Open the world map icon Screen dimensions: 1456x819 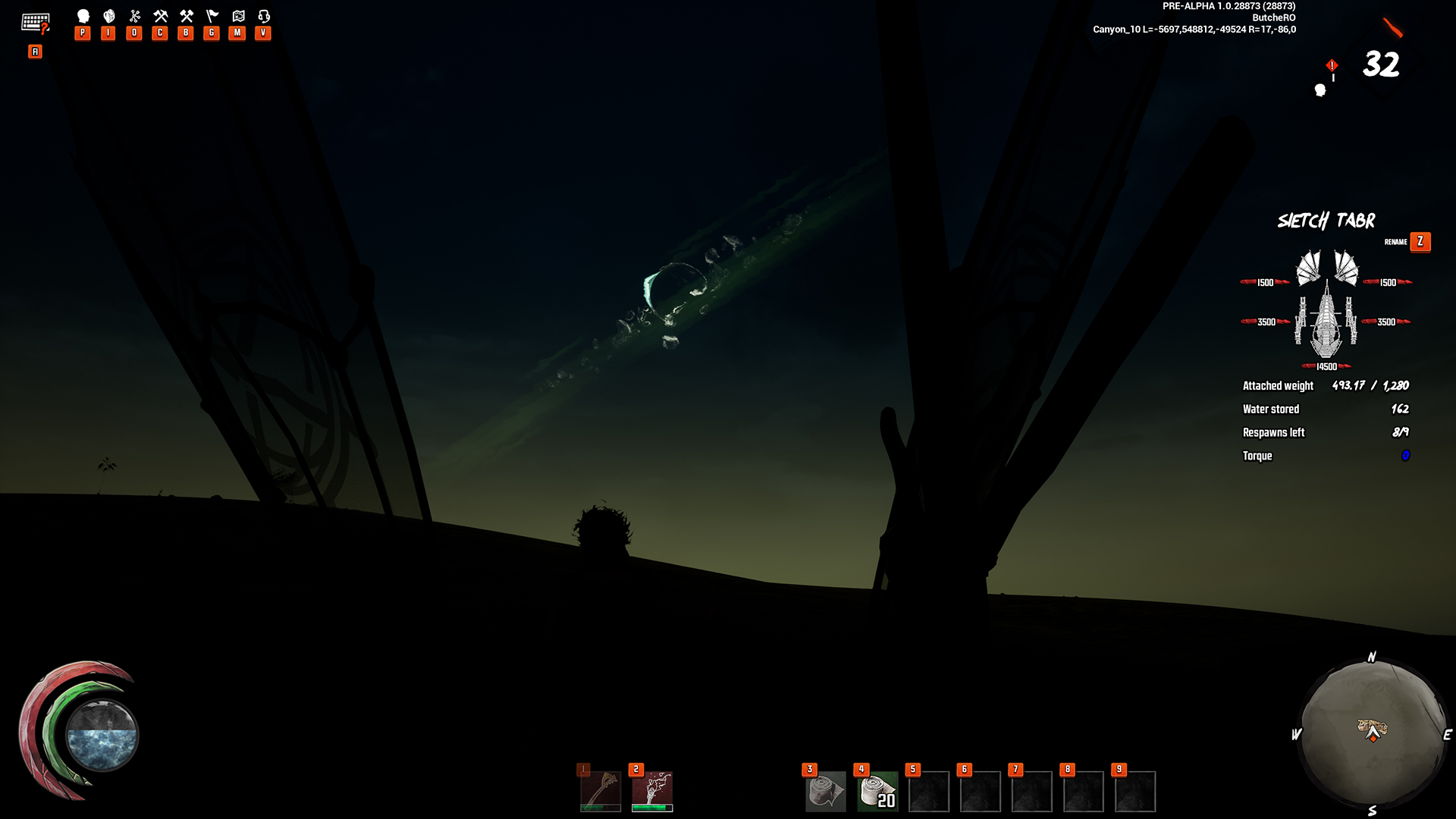tap(238, 16)
